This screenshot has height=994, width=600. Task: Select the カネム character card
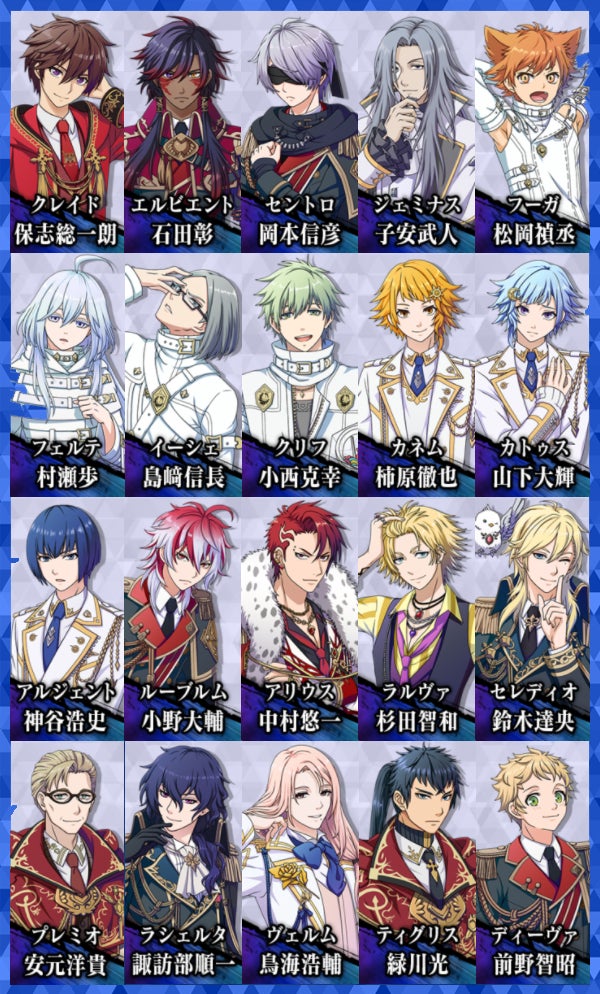pos(416,374)
